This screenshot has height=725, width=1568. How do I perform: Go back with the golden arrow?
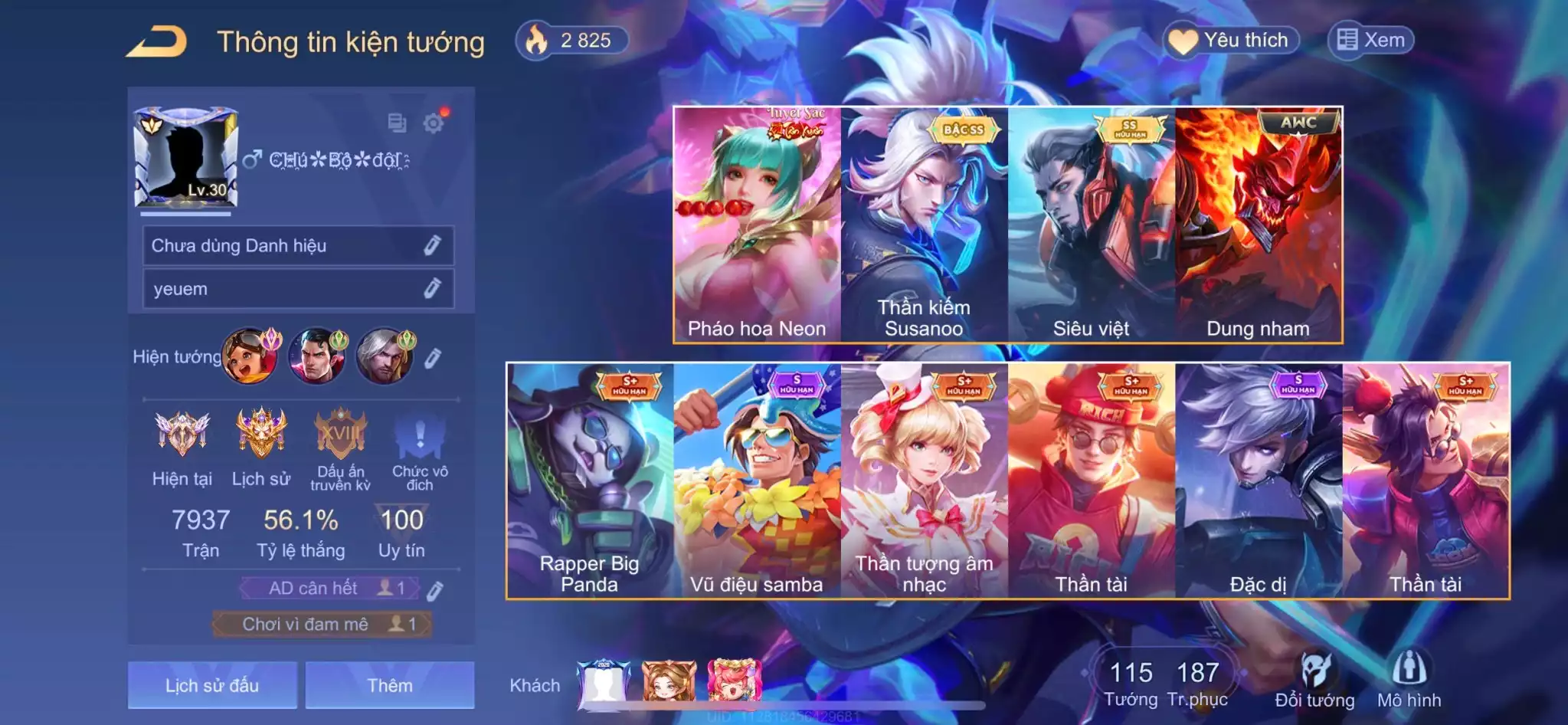click(x=157, y=41)
